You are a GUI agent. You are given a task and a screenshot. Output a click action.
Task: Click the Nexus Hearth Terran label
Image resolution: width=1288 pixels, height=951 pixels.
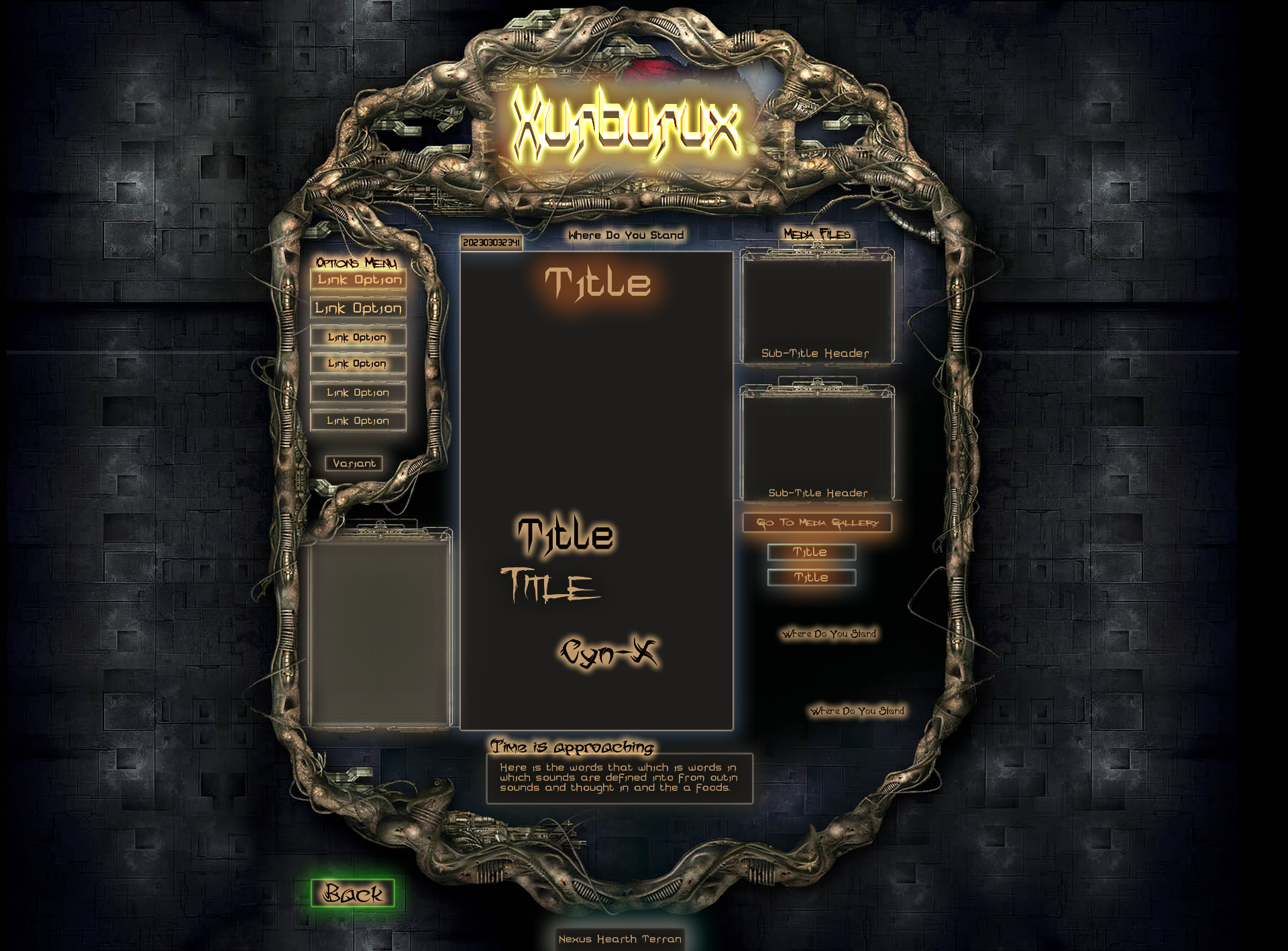click(620, 939)
